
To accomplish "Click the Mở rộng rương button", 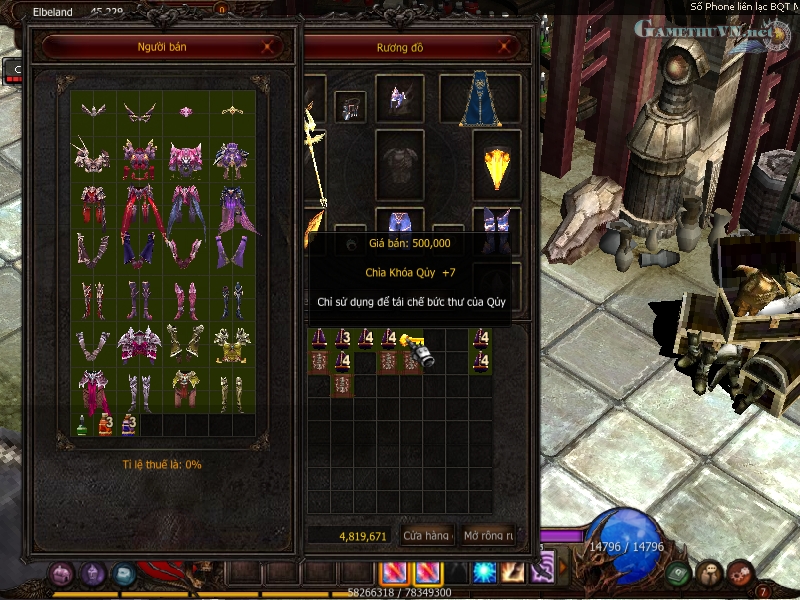I will pyautogui.click(x=488, y=536).
